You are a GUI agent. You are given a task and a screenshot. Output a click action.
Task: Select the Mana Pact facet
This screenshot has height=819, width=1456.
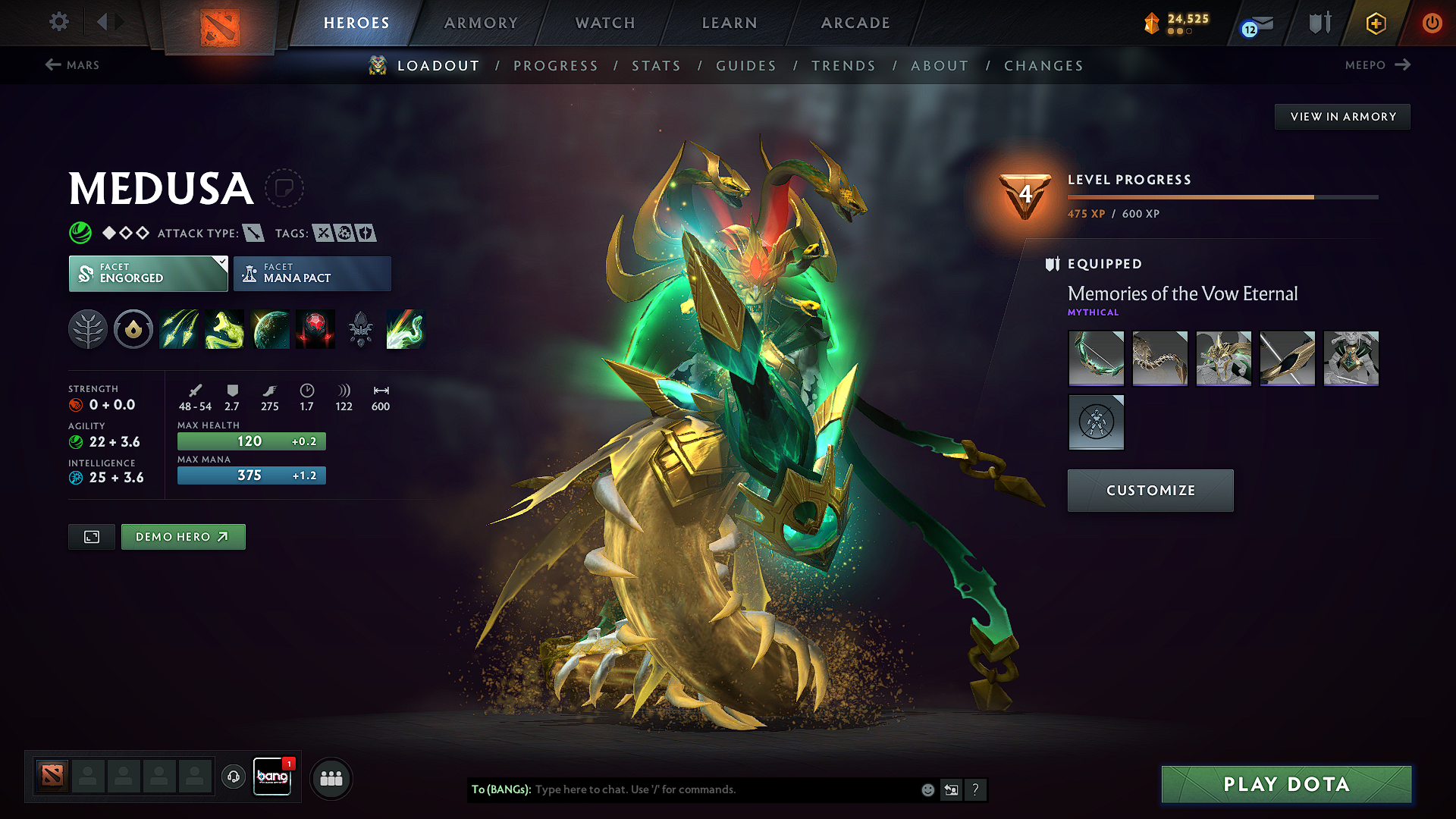click(x=312, y=273)
